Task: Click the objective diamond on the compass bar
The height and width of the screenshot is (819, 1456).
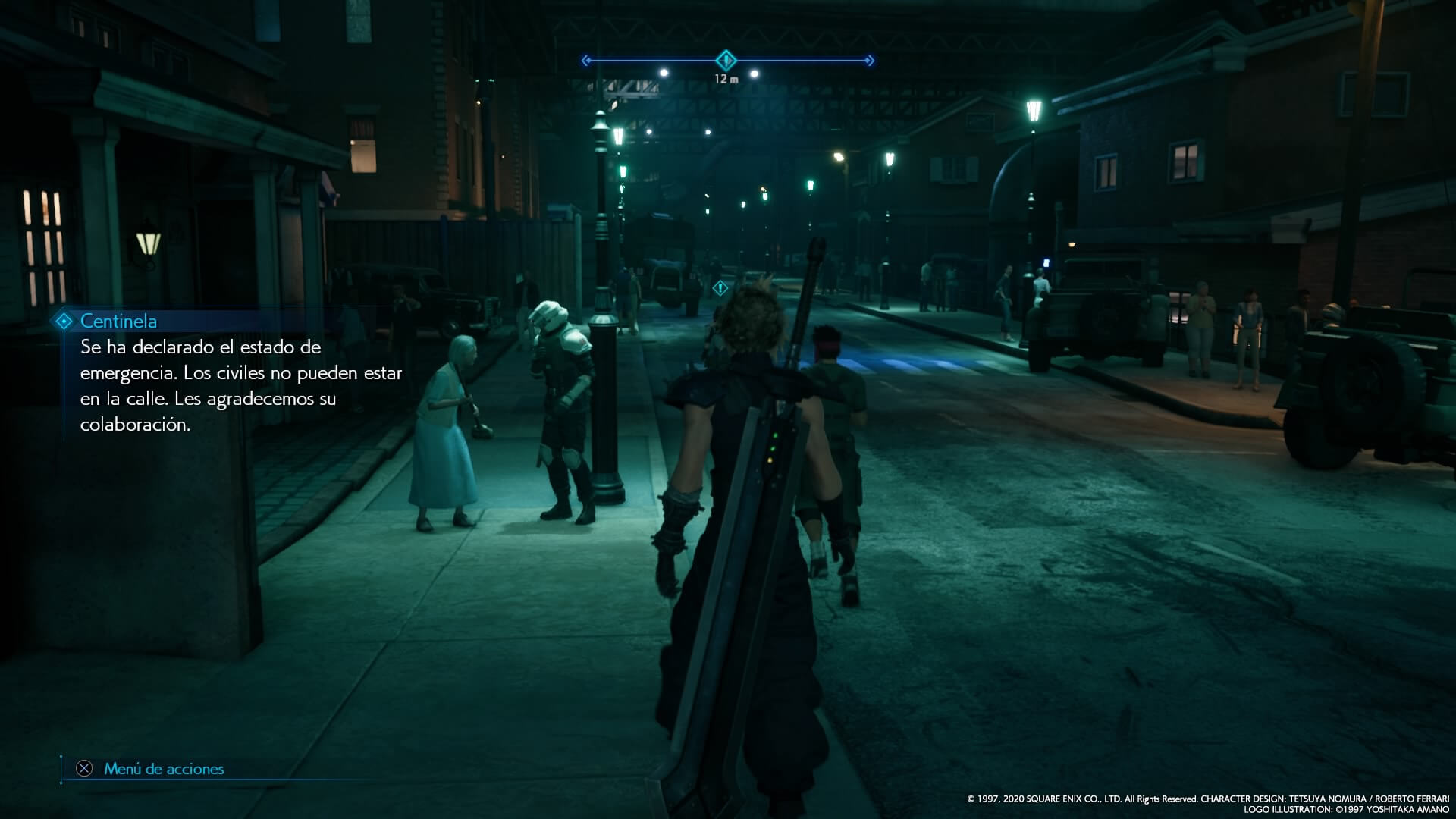Action: point(726,59)
